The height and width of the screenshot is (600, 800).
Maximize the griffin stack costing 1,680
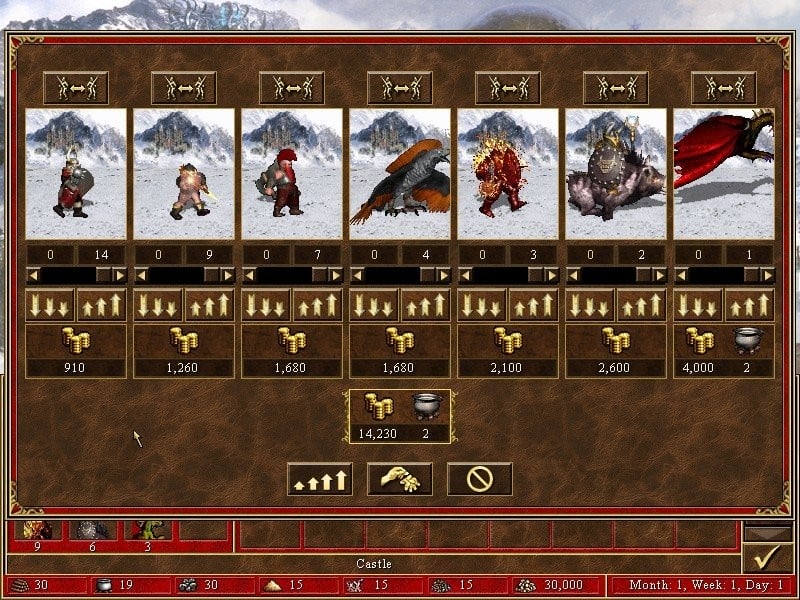425,305
